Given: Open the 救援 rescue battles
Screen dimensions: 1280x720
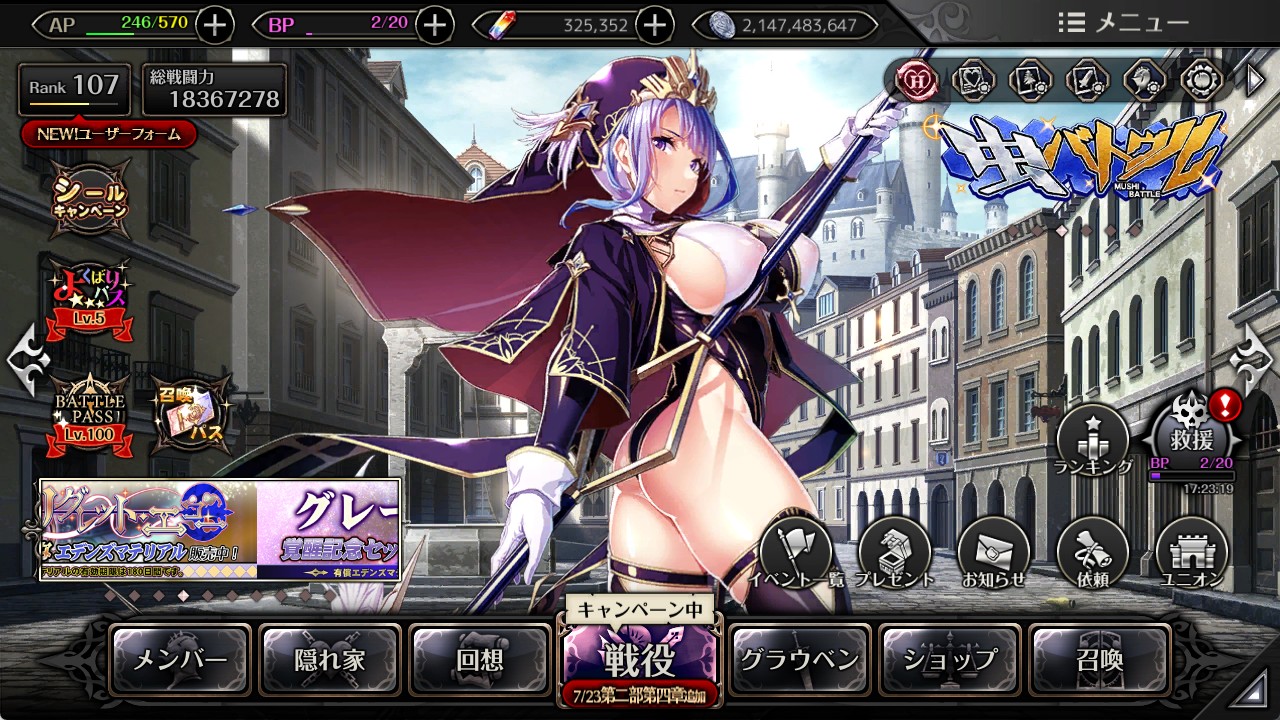Looking at the screenshot, I should pos(1194,436).
